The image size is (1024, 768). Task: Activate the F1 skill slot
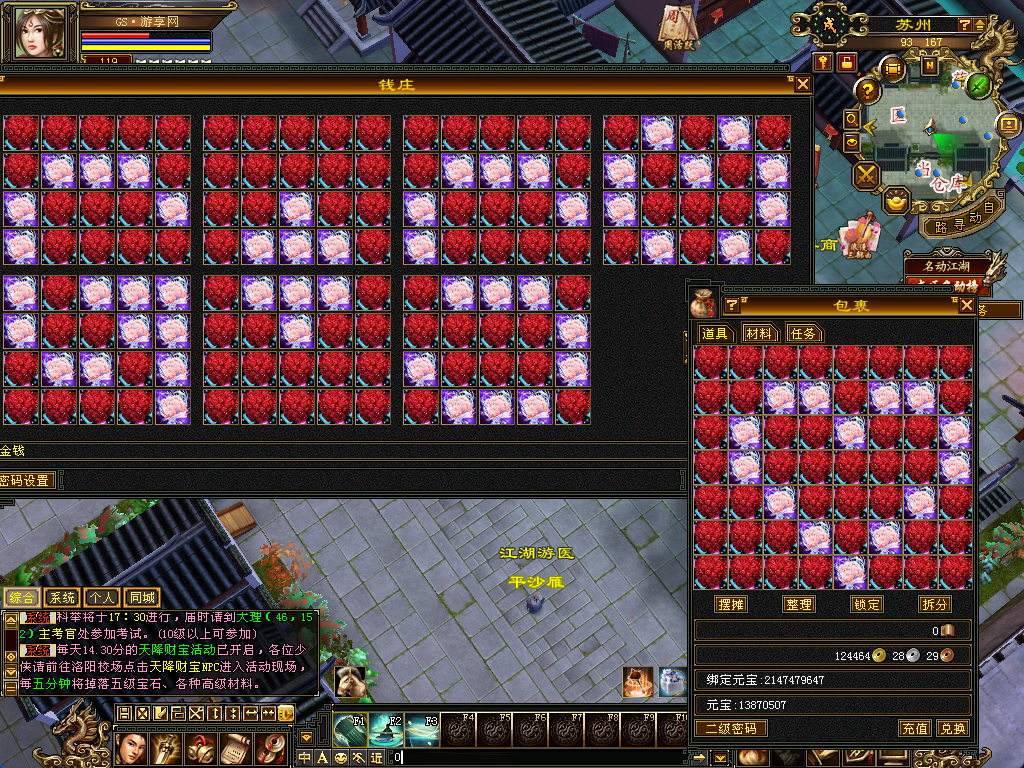point(351,729)
